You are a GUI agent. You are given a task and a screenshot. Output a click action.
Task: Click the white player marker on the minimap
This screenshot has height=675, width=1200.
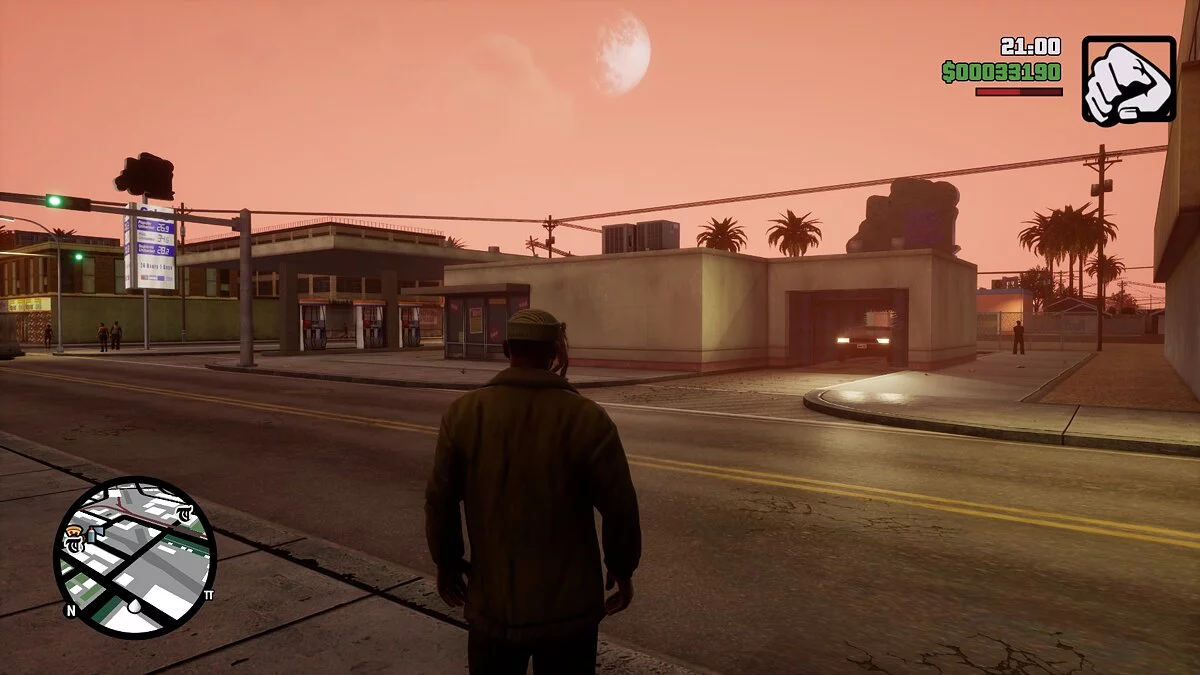(134, 606)
